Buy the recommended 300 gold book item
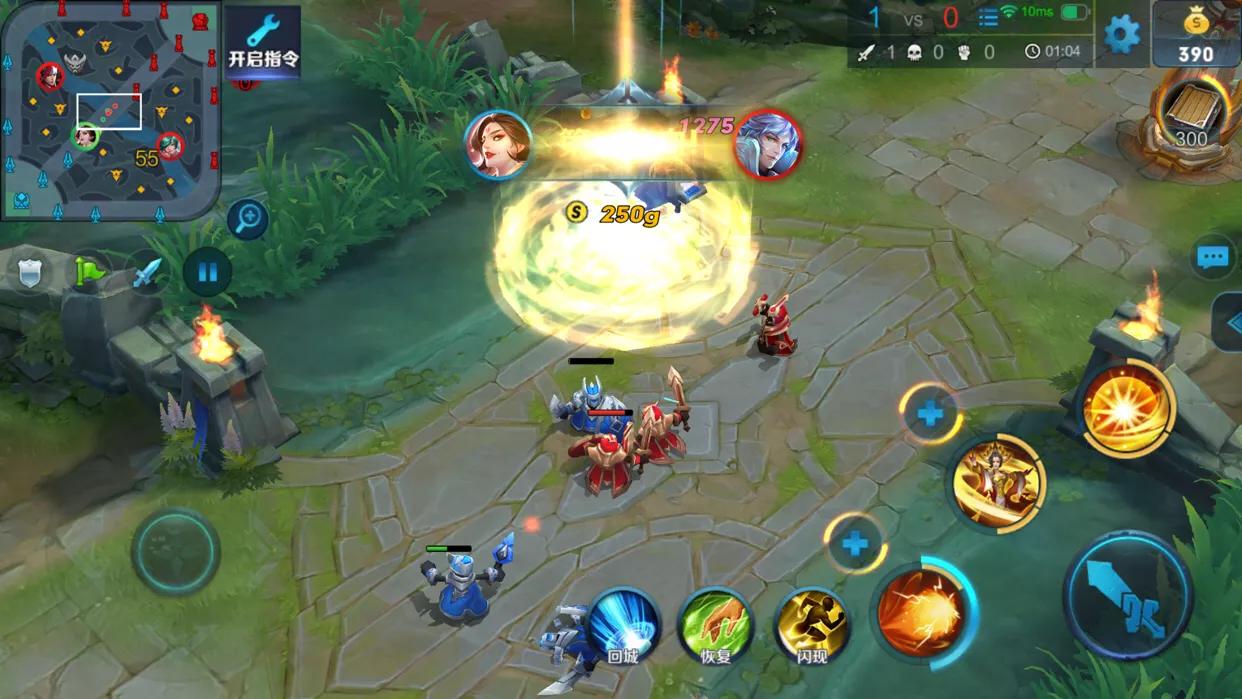The height and width of the screenshot is (699, 1242). (x=1190, y=114)
